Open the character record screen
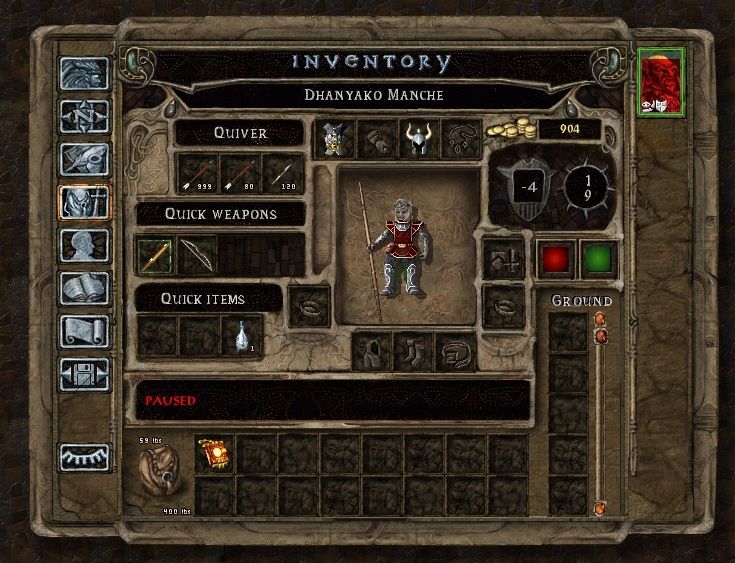This screenshot has width=735, height=563. pos(84,245)
